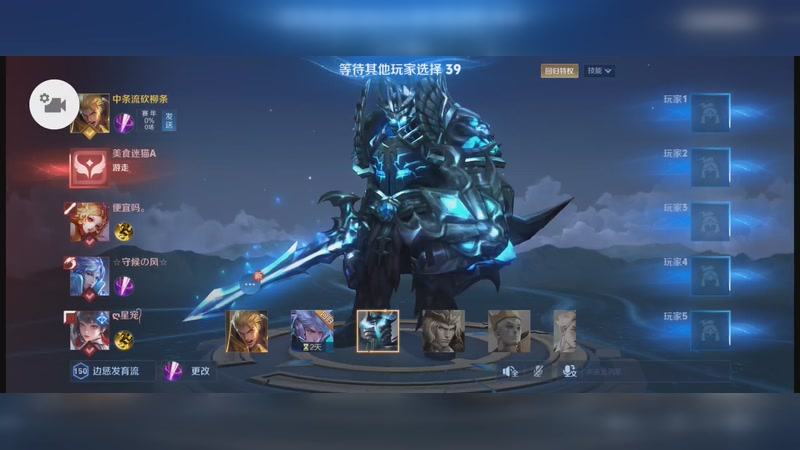The image size is (800, 450).
Task: Pick the lion-maned hero thumbnail
Action: coord(441,332)
